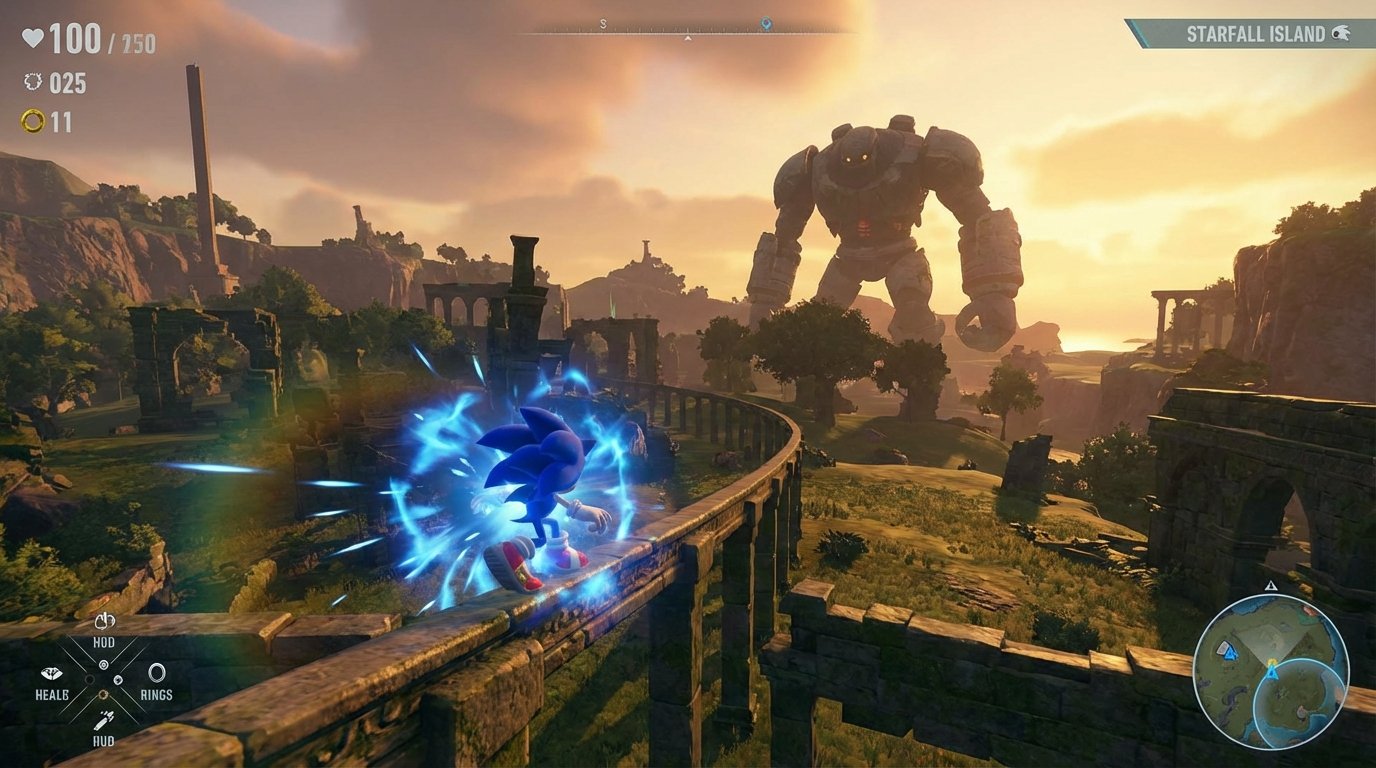Screen dimensions: 1376x768
Task: Select the HUD rocket icon on the item wheel
Action: click(106, 720)
